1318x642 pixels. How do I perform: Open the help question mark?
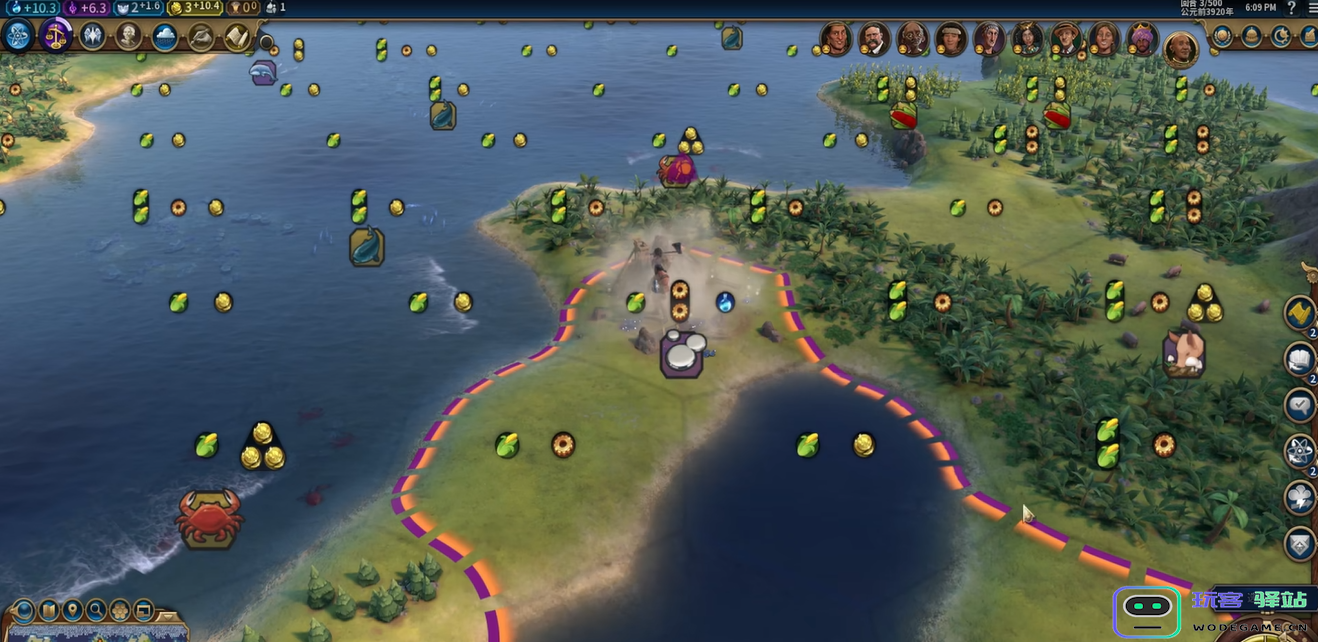tap(1291, 8)
